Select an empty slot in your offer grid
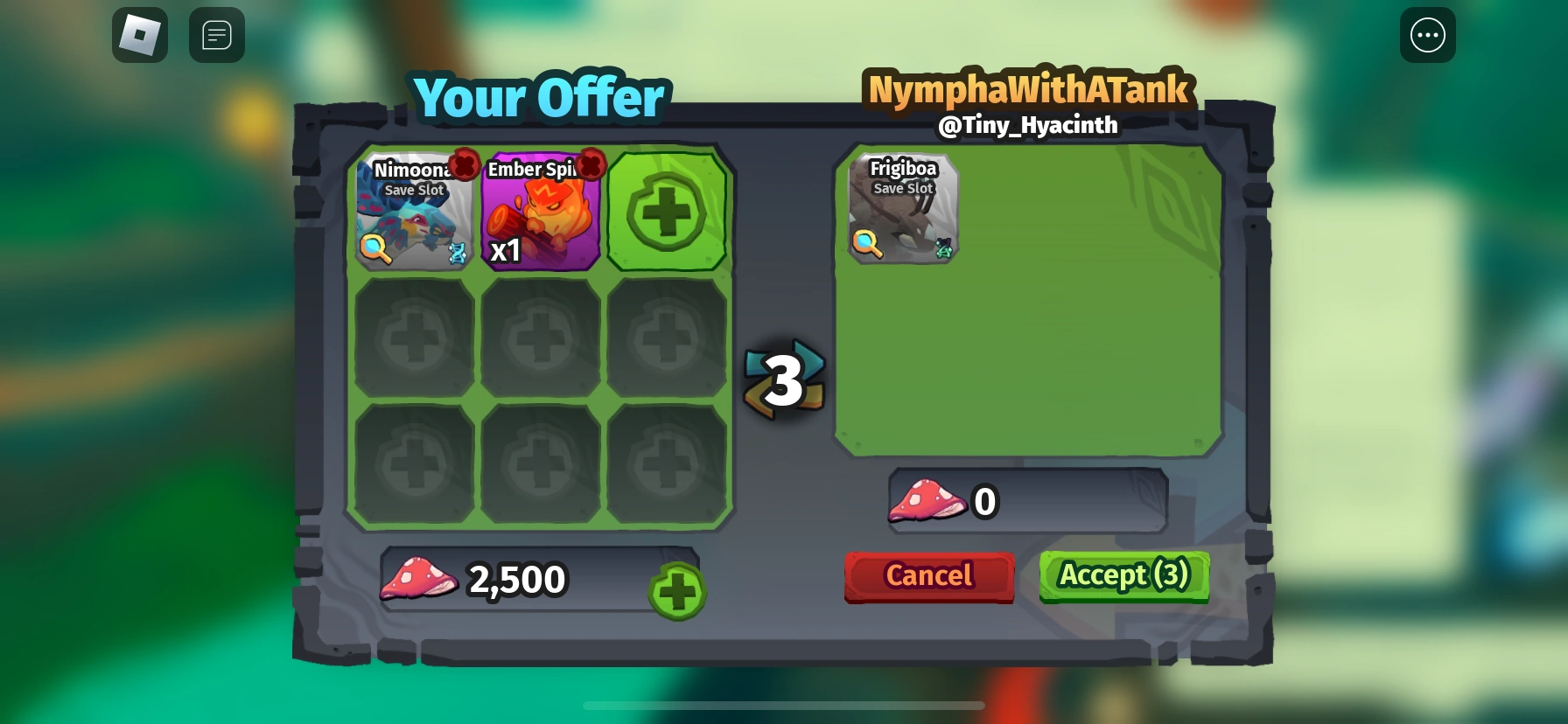The width and height of the screenshot is (1568, 724). pos(412,338)
